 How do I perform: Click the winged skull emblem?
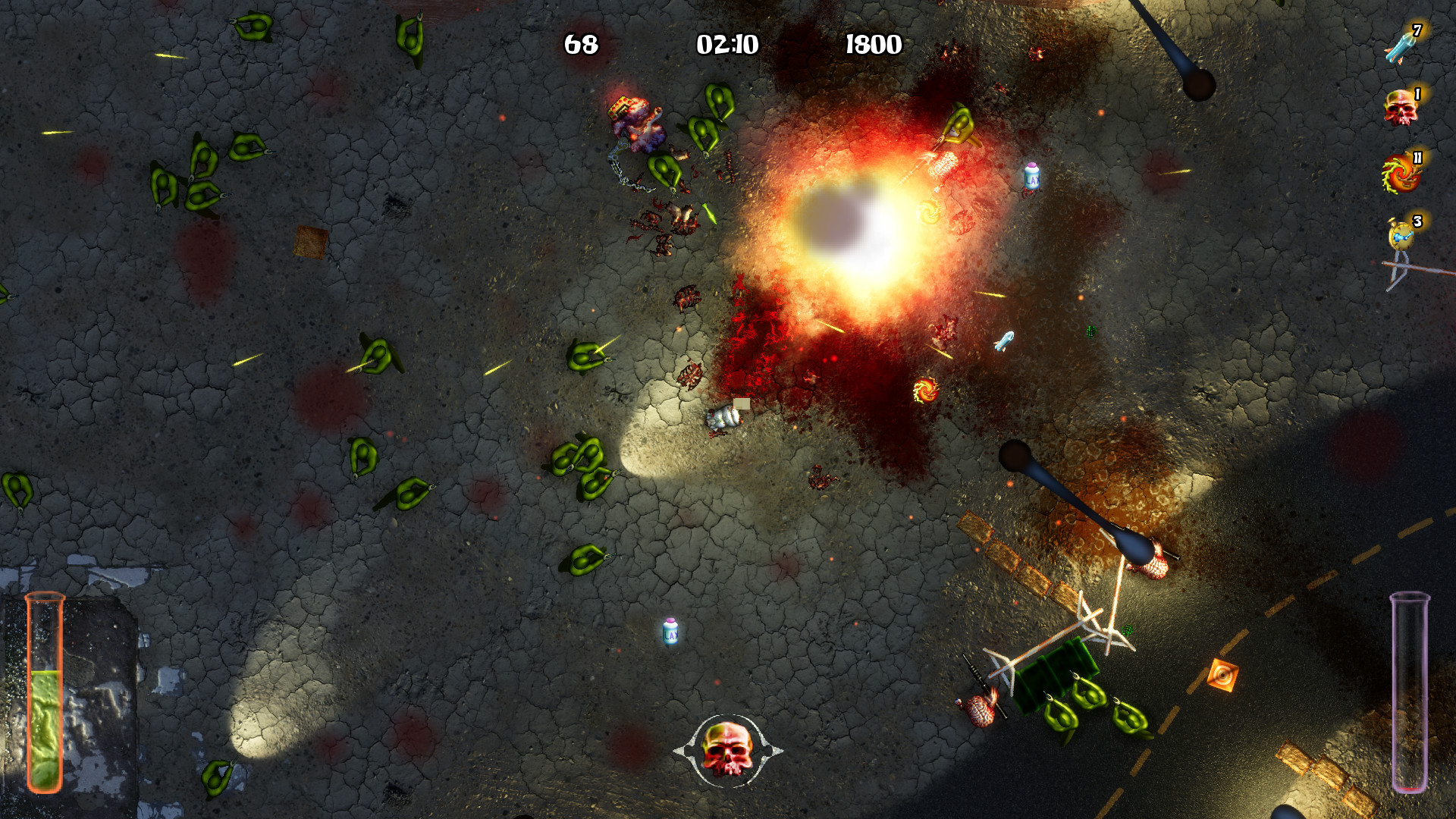[x=727, y=749]
